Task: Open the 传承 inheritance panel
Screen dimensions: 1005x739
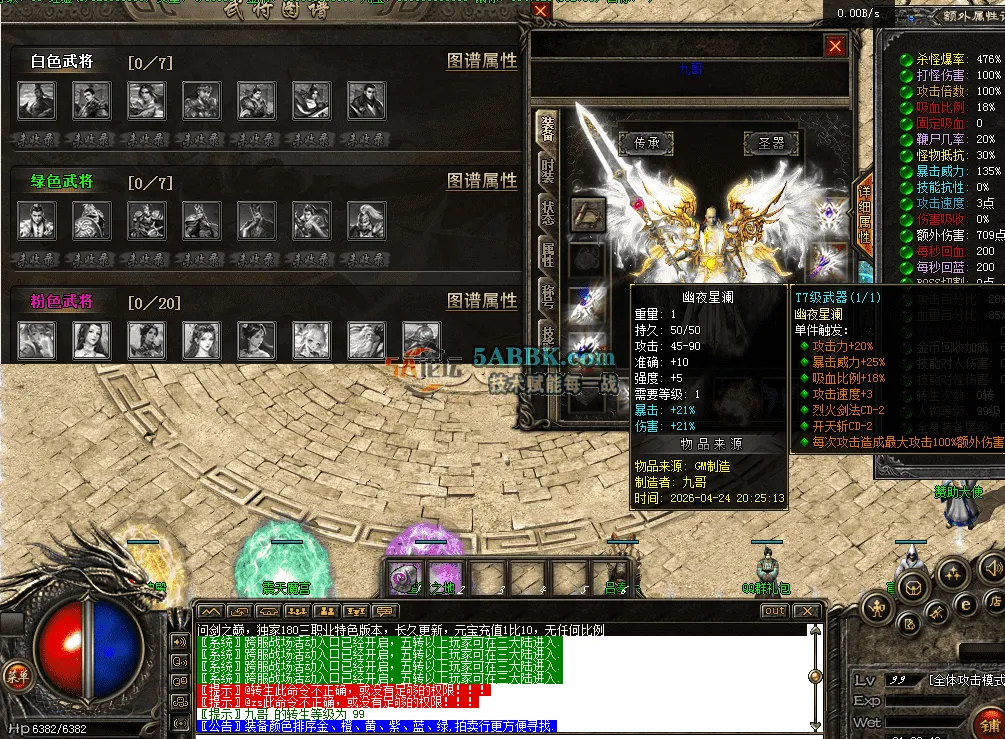Action: (646, 143)
